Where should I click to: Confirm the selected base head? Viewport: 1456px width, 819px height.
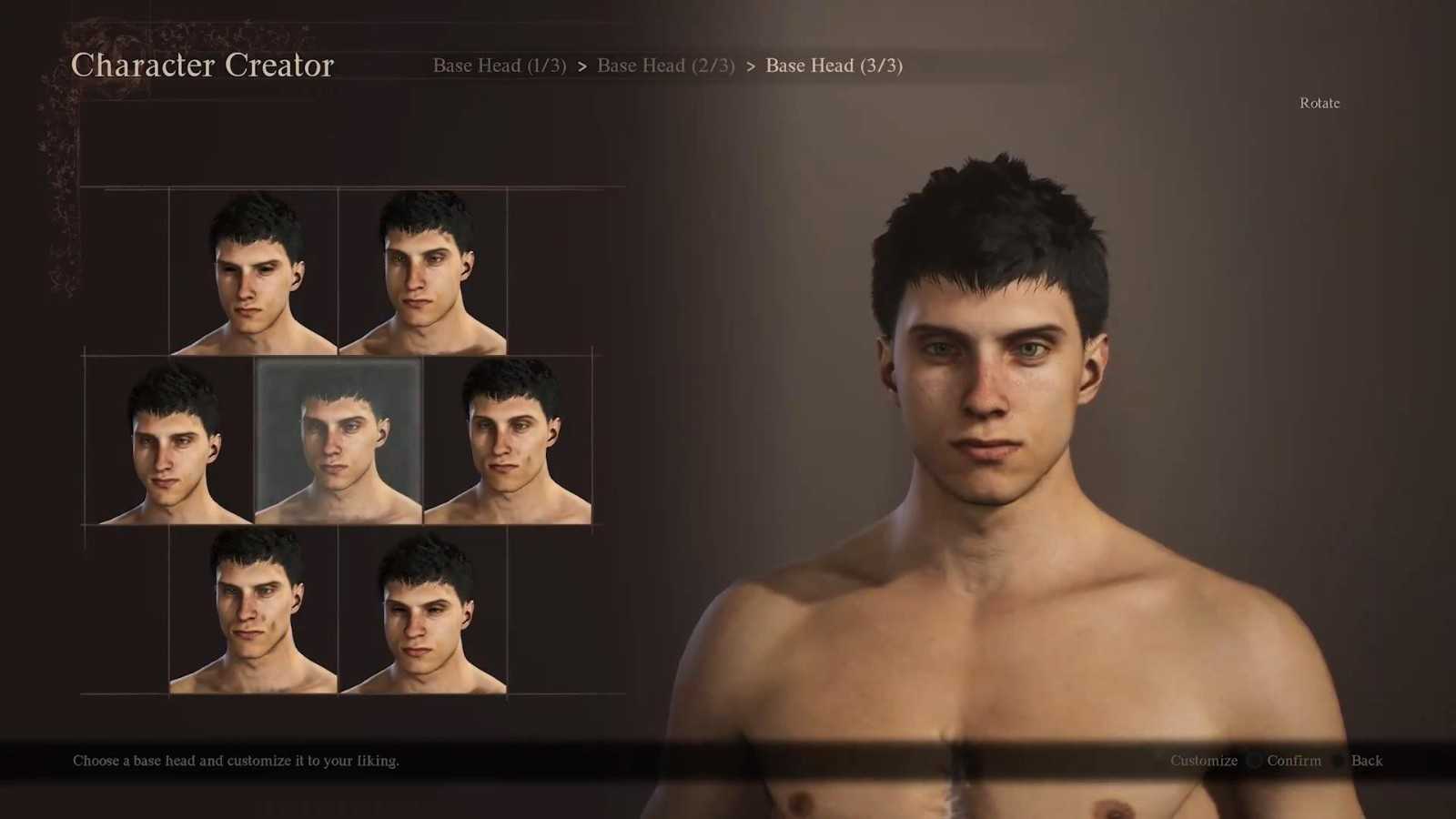(1293, 761)
